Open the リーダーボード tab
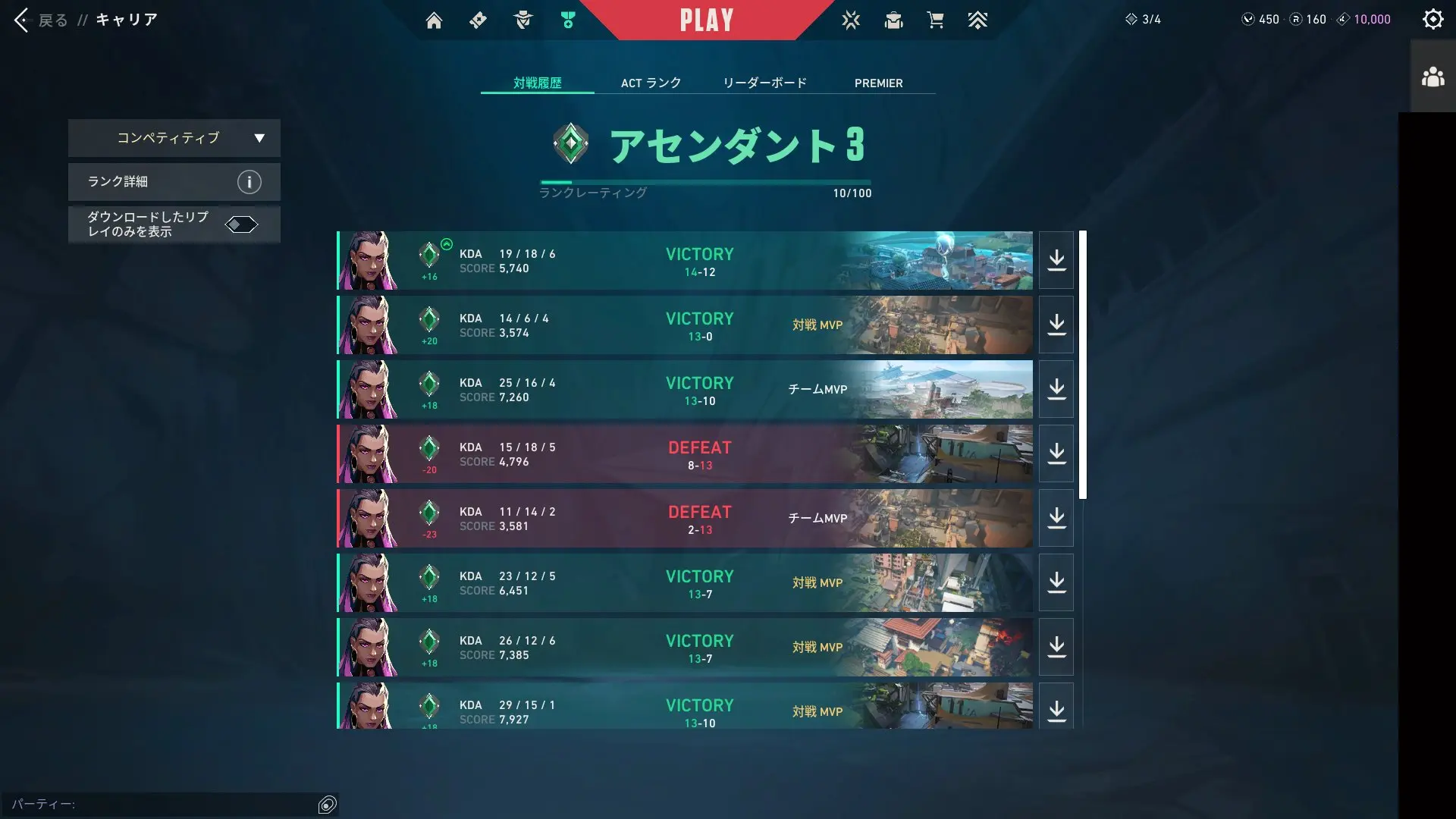Viewport: 1456px width, 819px height. tap(764, 83)
